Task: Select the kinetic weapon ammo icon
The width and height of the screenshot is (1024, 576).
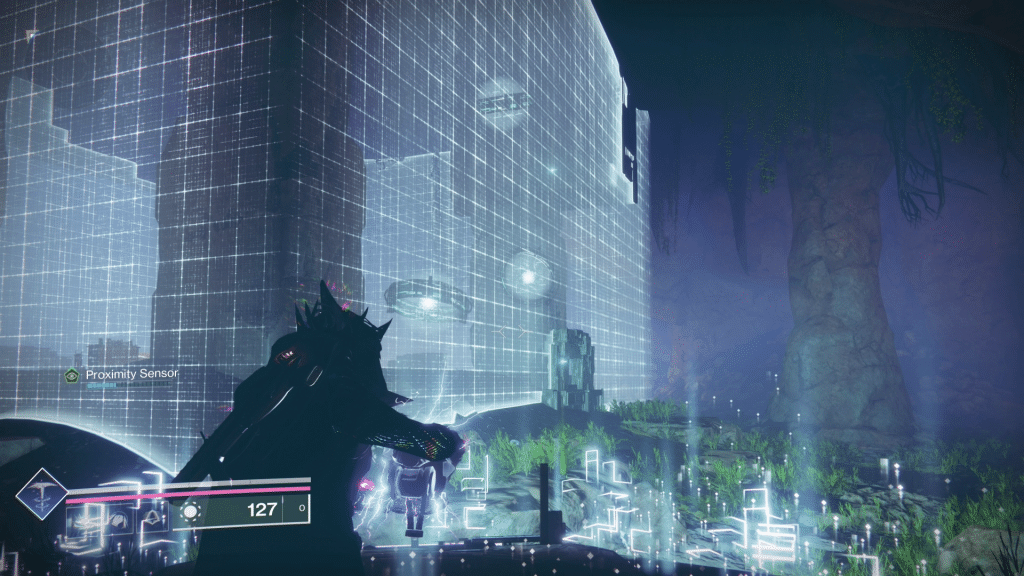Action: point(190,510)
